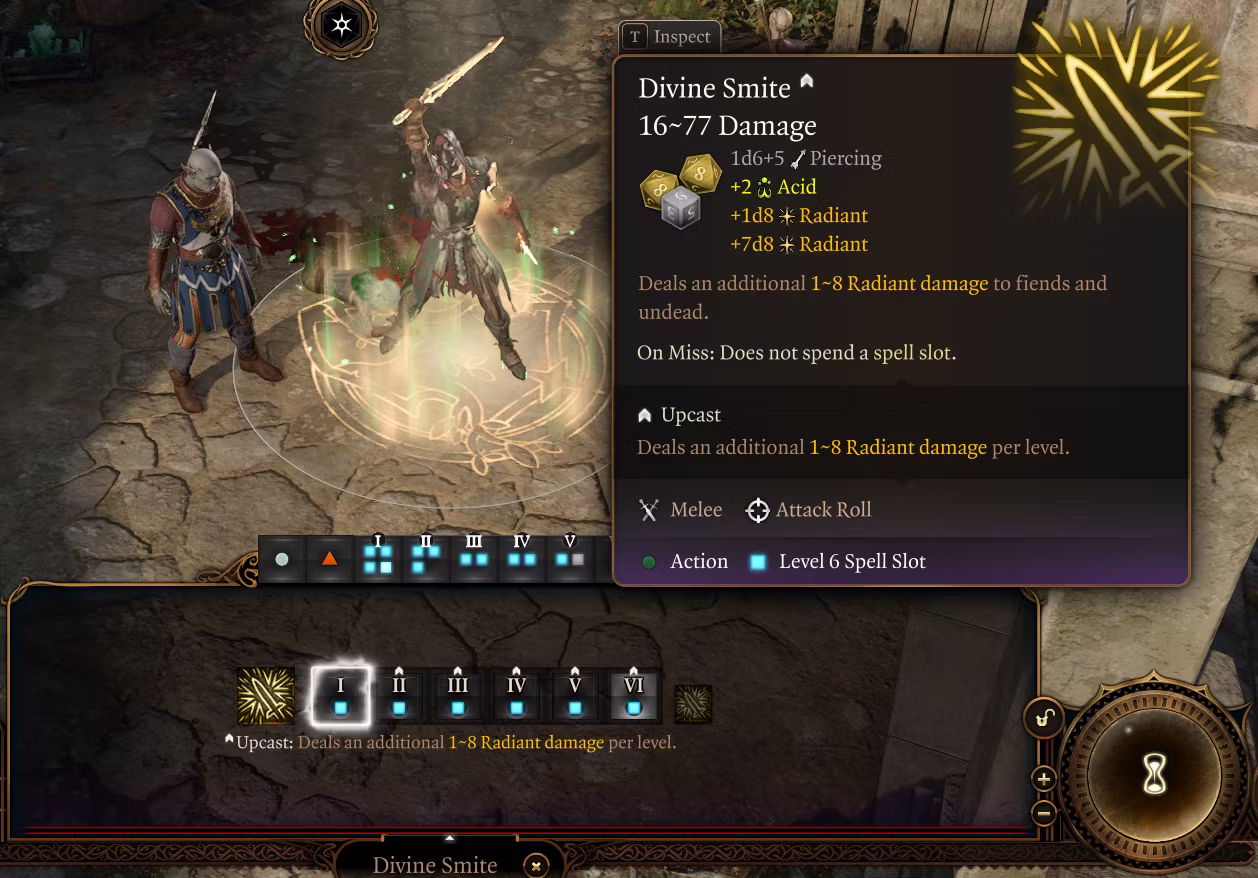
Task: Click the minus button beside the hotbar
Action: pos(1043,812)
